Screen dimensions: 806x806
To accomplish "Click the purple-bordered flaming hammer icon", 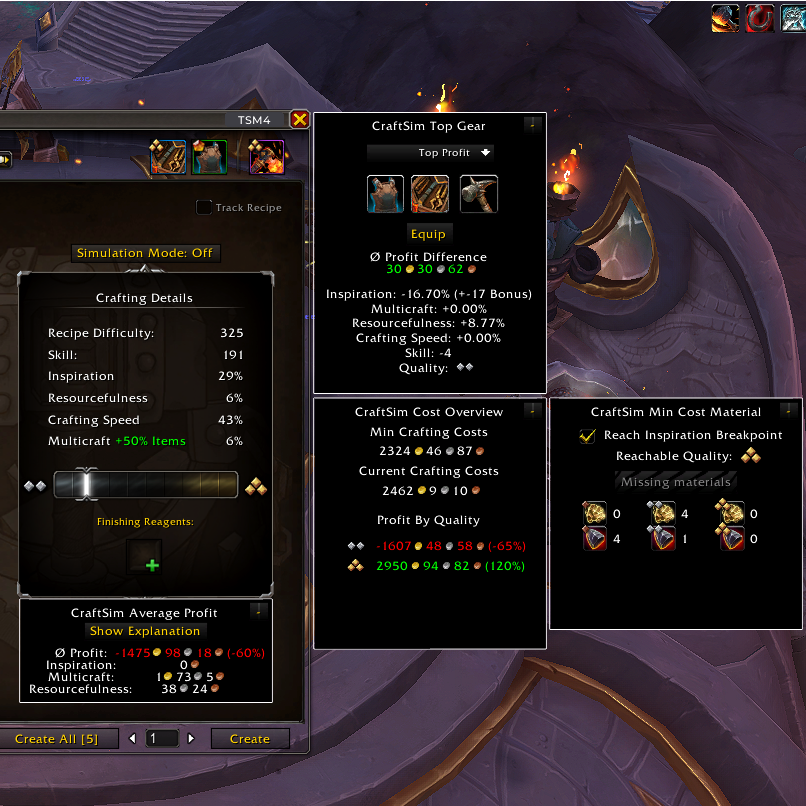I will (x=266, y=157).
